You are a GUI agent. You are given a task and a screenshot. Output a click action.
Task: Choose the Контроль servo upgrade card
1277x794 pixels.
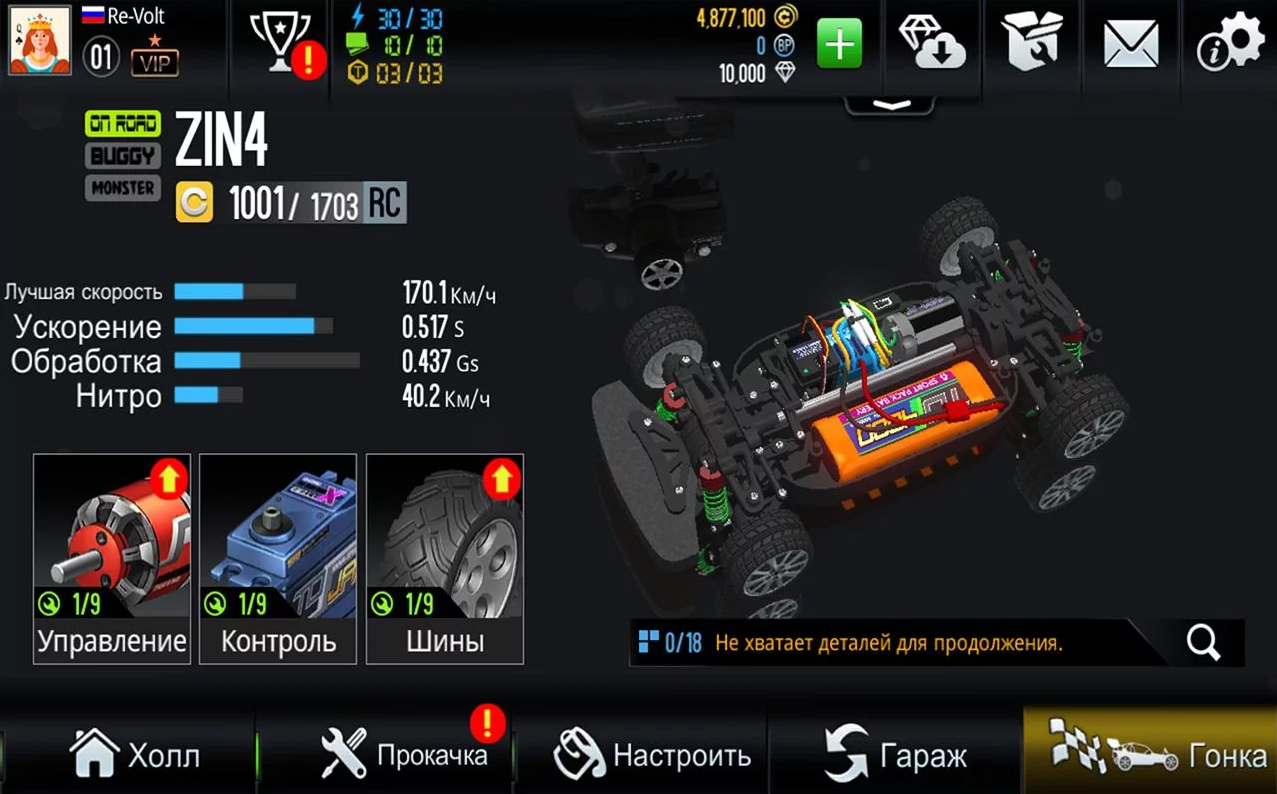(x=278, y=558)
